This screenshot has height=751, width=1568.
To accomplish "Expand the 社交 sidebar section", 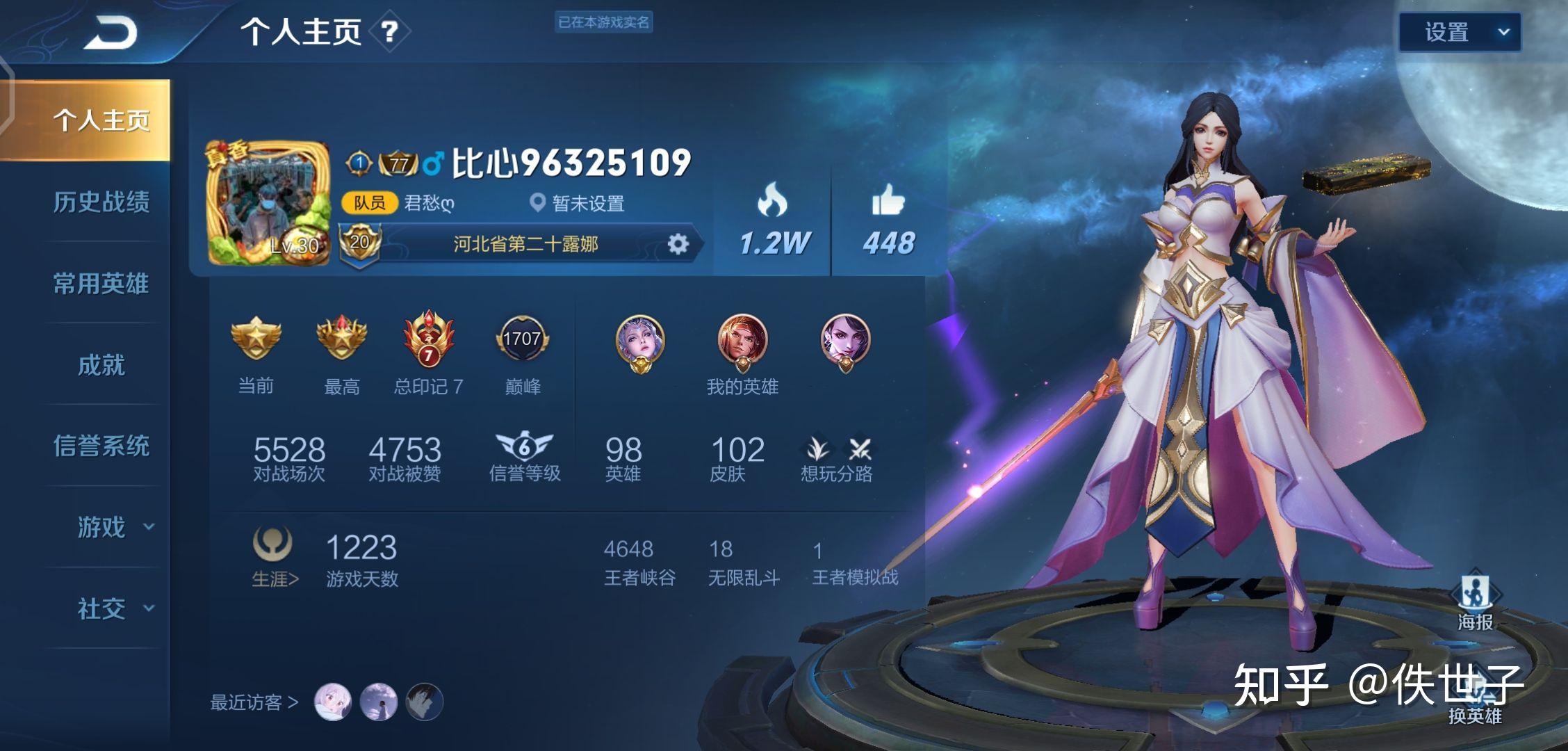I will 101,610.
